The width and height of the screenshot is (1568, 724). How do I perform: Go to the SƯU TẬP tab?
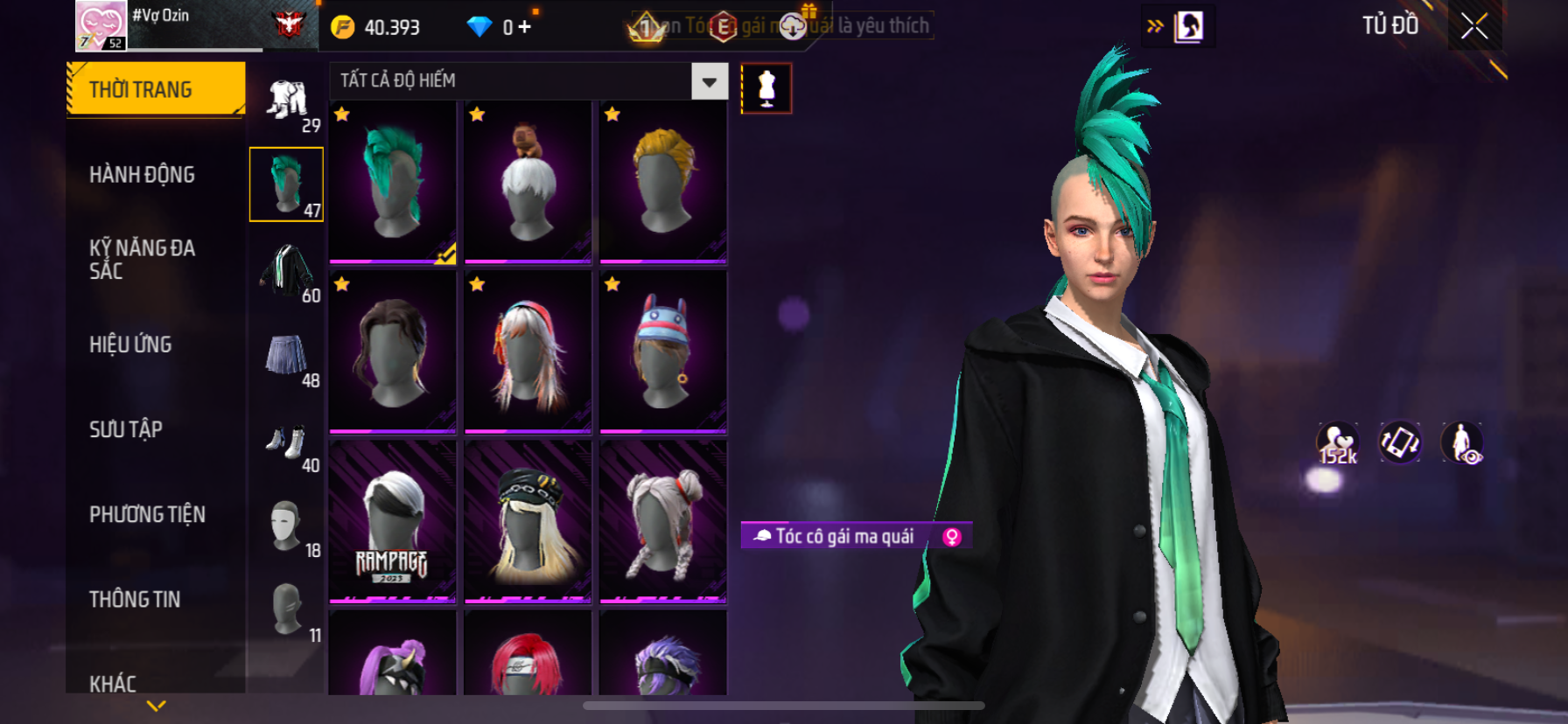point(126,429)
